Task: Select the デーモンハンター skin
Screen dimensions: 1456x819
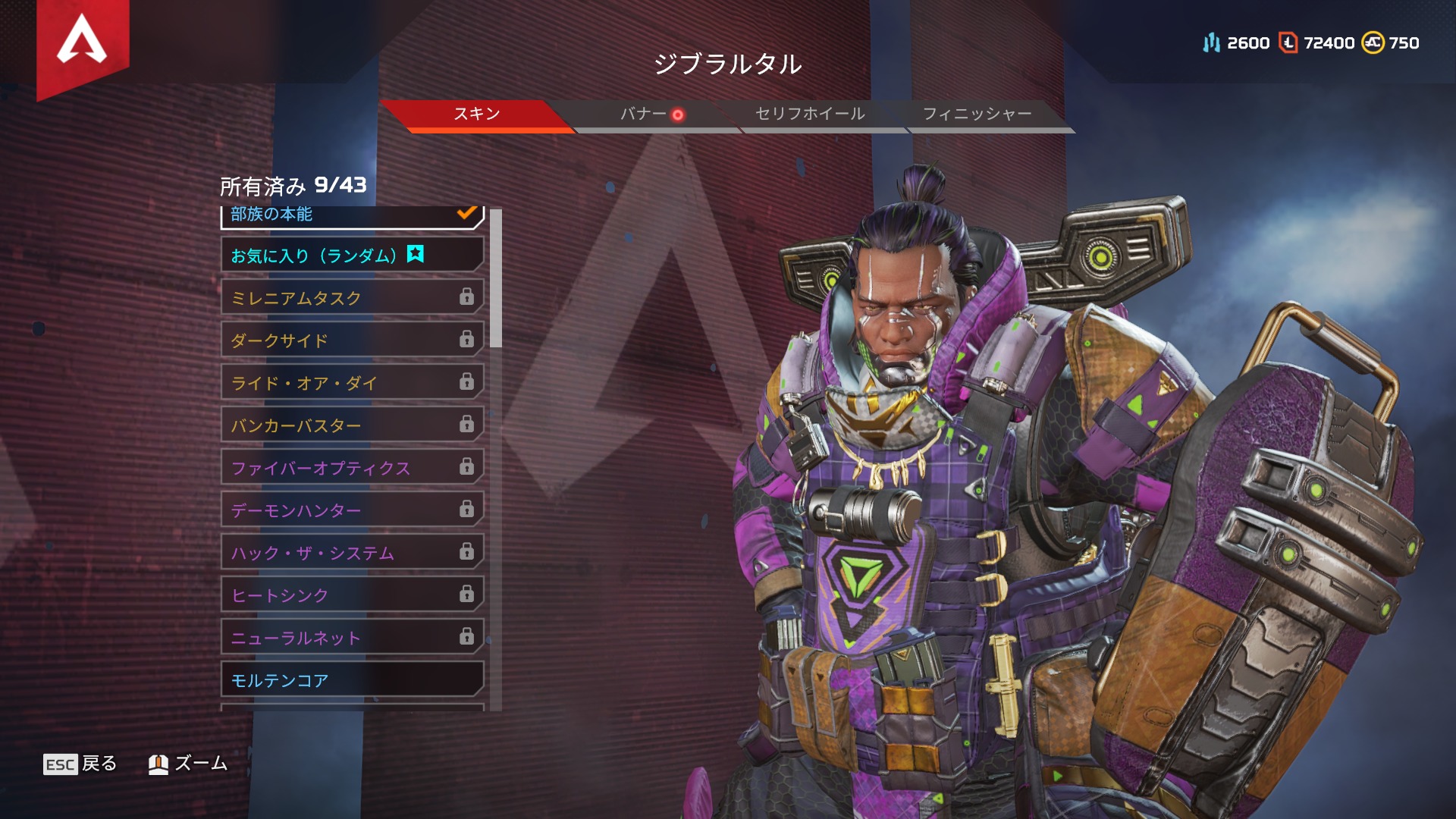Action: pyautogui.click(x=352, y=510)
